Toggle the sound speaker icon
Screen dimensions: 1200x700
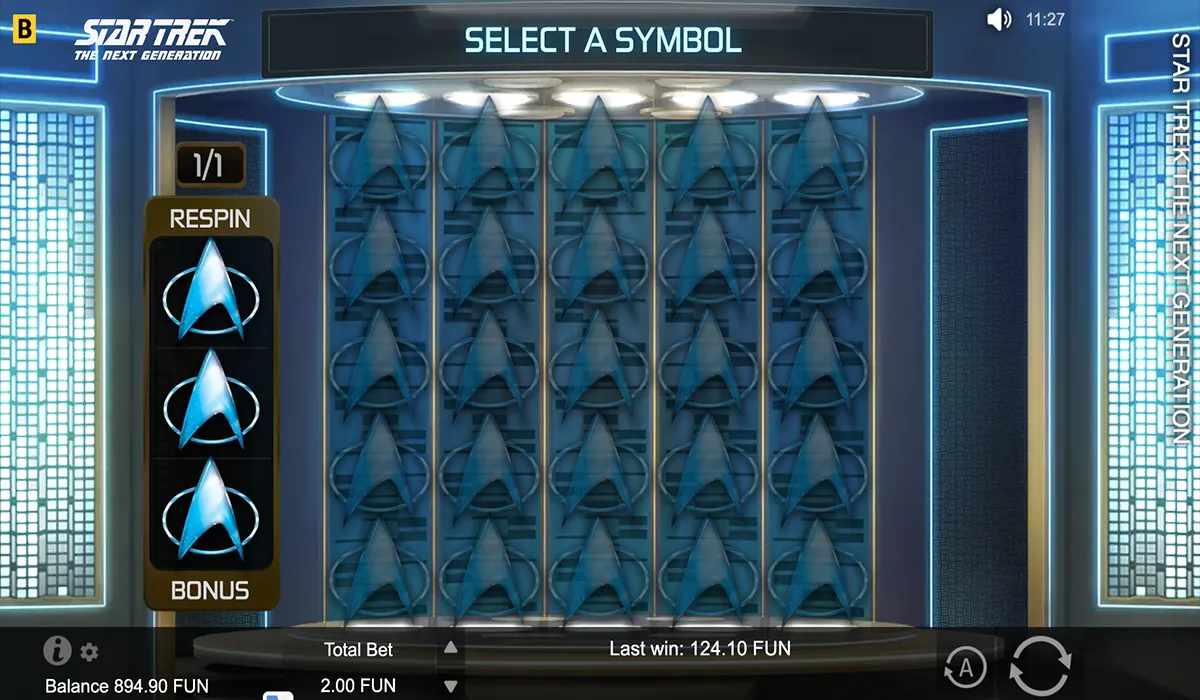tap(998, 19)
